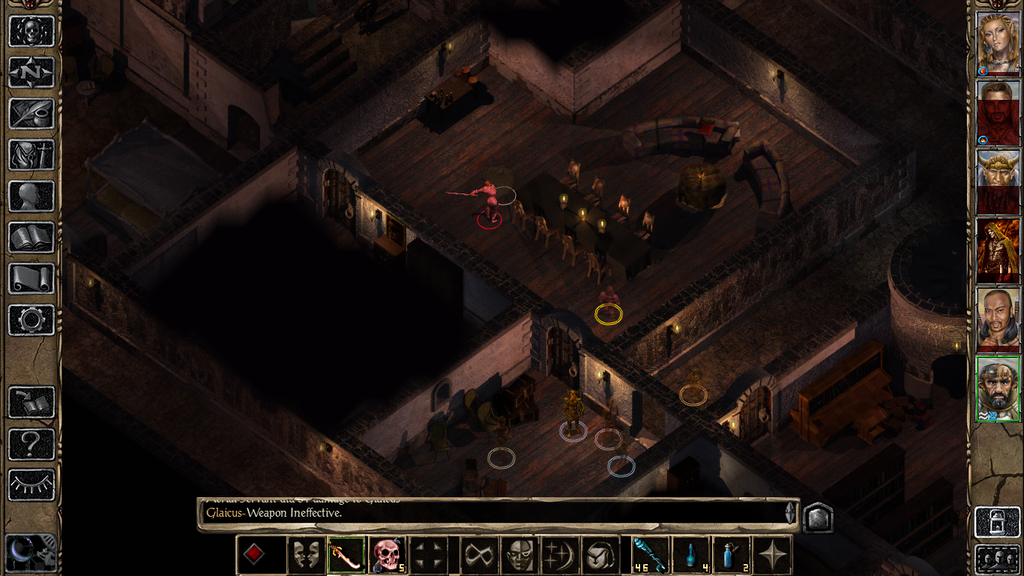The image size is (1024, 576).
Task: Open the mage spellbook icon
Action: 31,237
